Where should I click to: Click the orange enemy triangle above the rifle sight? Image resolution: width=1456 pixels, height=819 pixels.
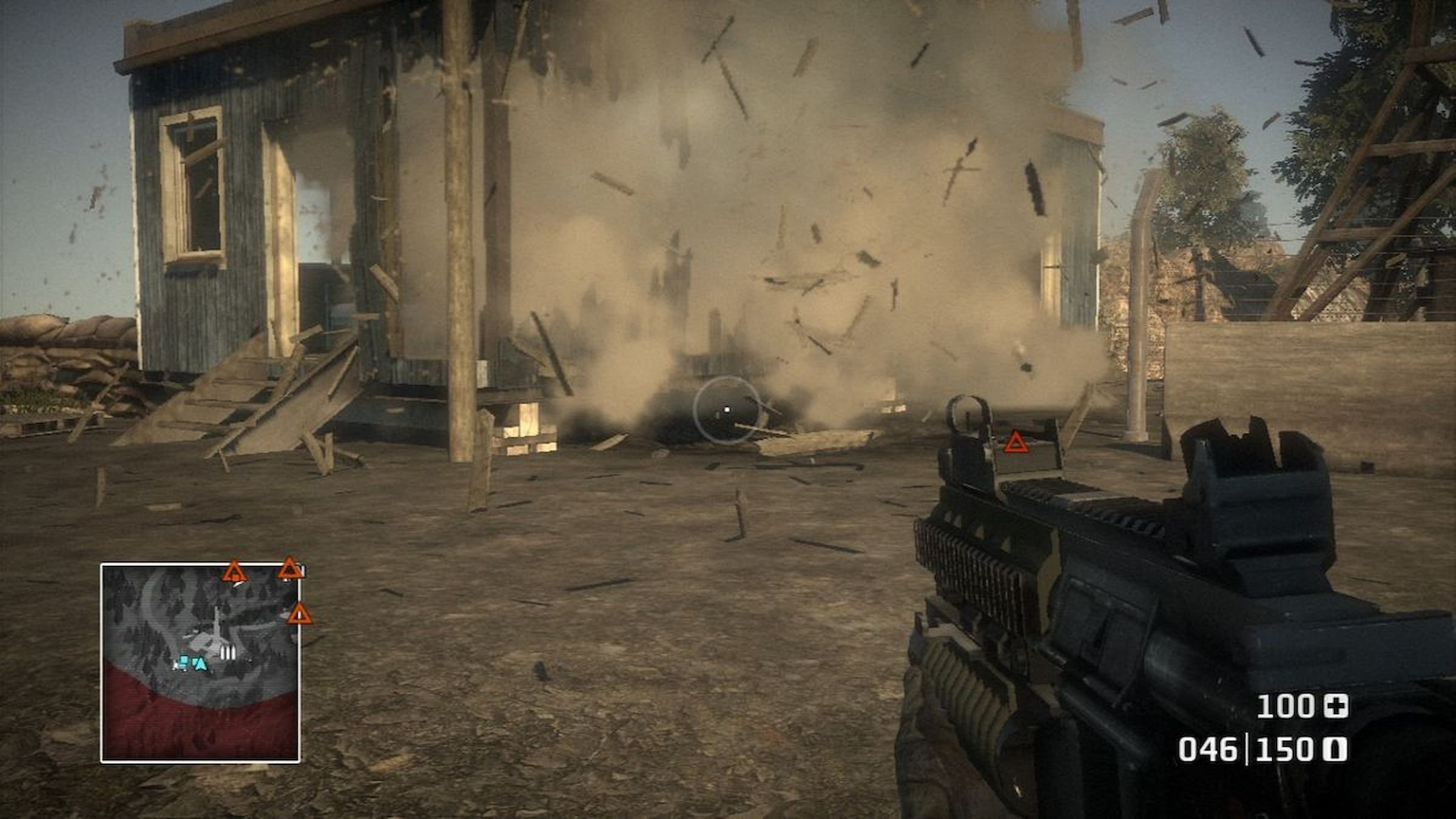(1016, 443)
